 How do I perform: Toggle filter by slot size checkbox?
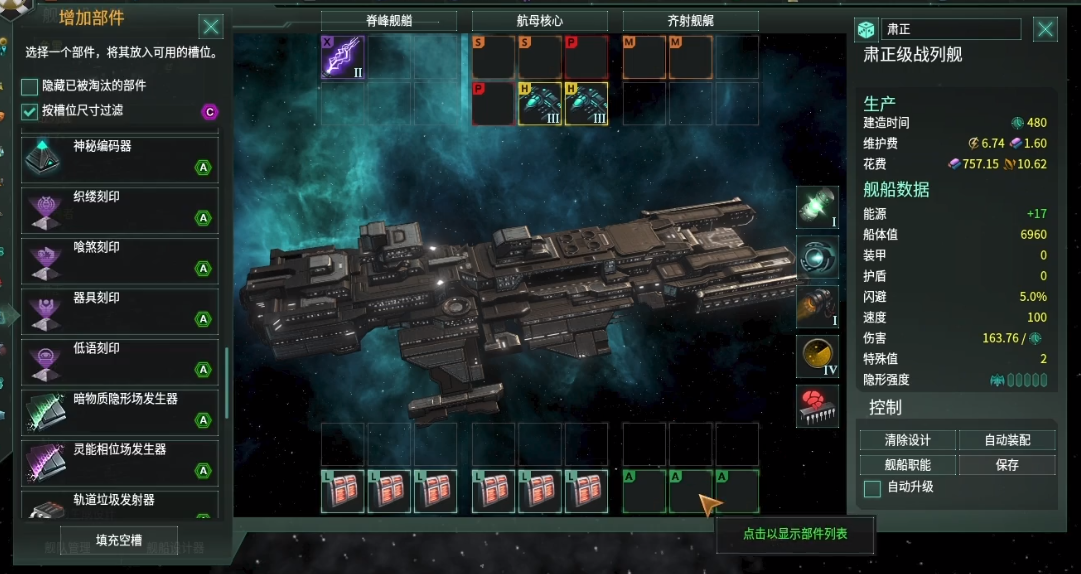[x=30, y=111]
